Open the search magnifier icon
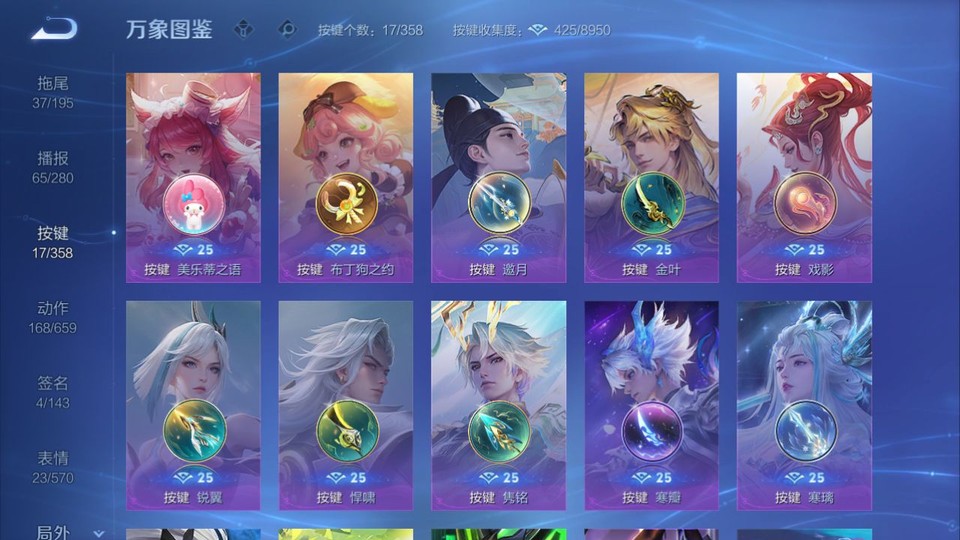The image size is (960, 540). pyautogui.click(x=287, y=29)
